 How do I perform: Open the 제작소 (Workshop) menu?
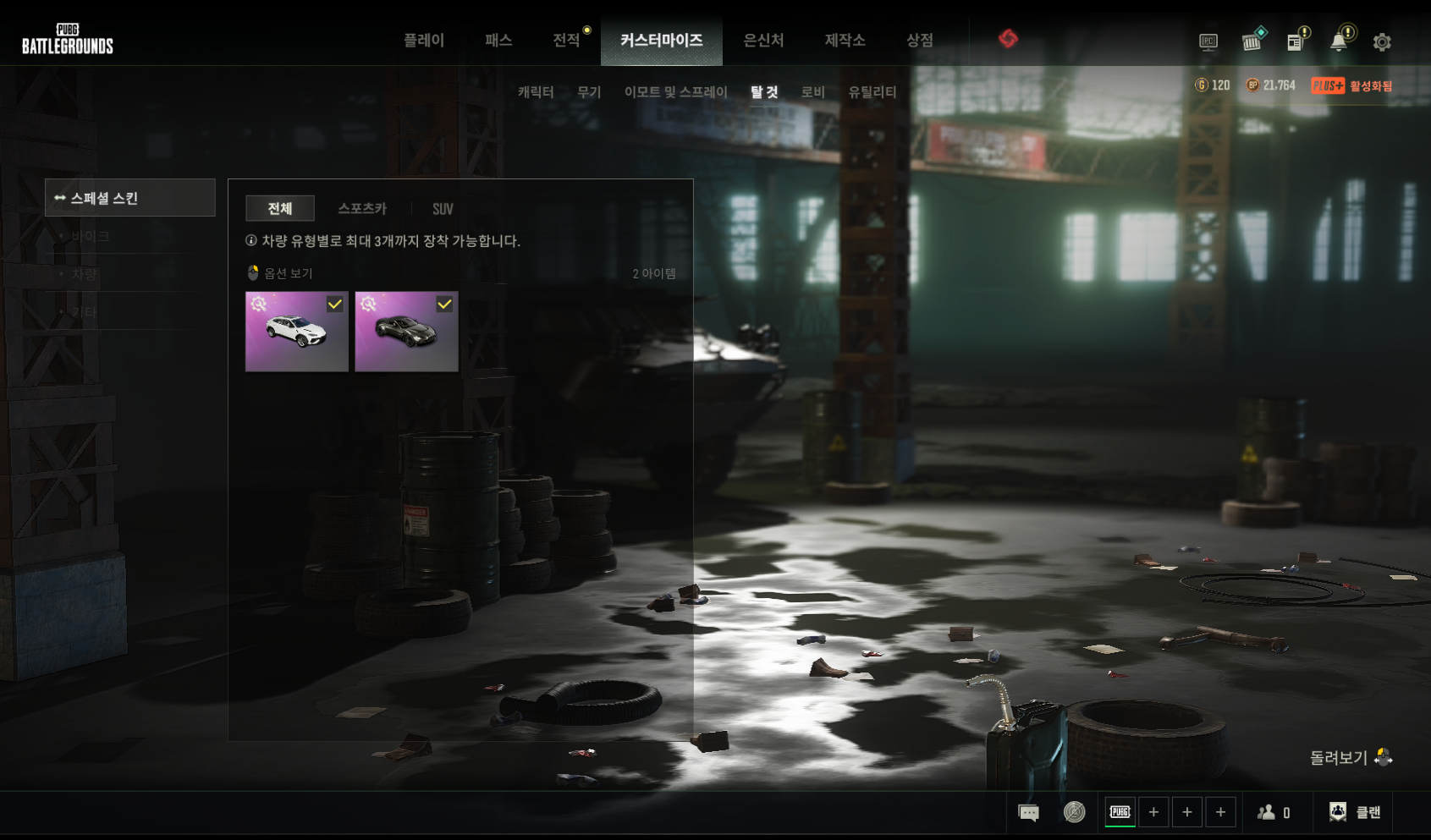[x=845, y=41]
